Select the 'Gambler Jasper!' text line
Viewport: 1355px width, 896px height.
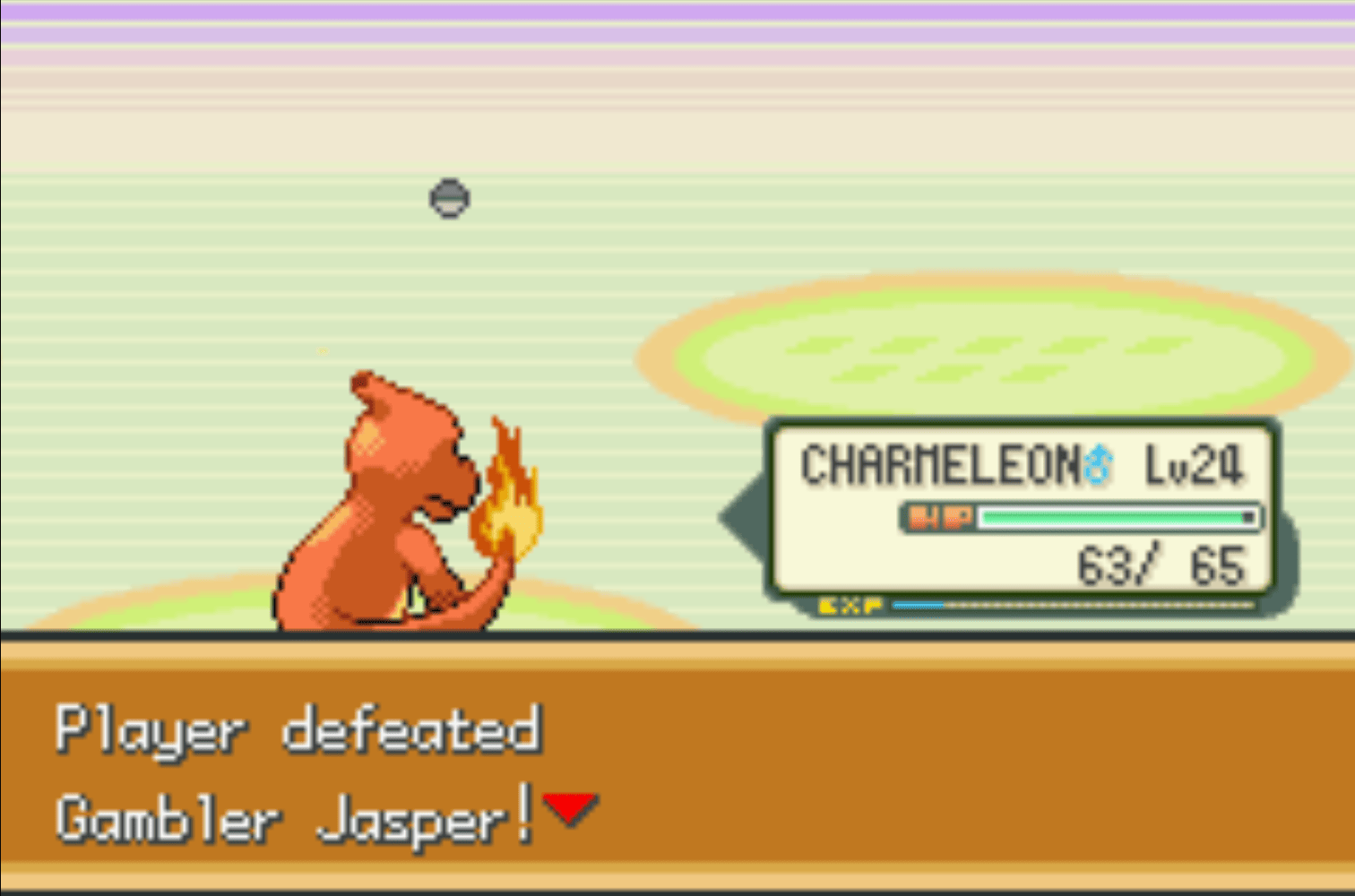(x=296, y=817)
